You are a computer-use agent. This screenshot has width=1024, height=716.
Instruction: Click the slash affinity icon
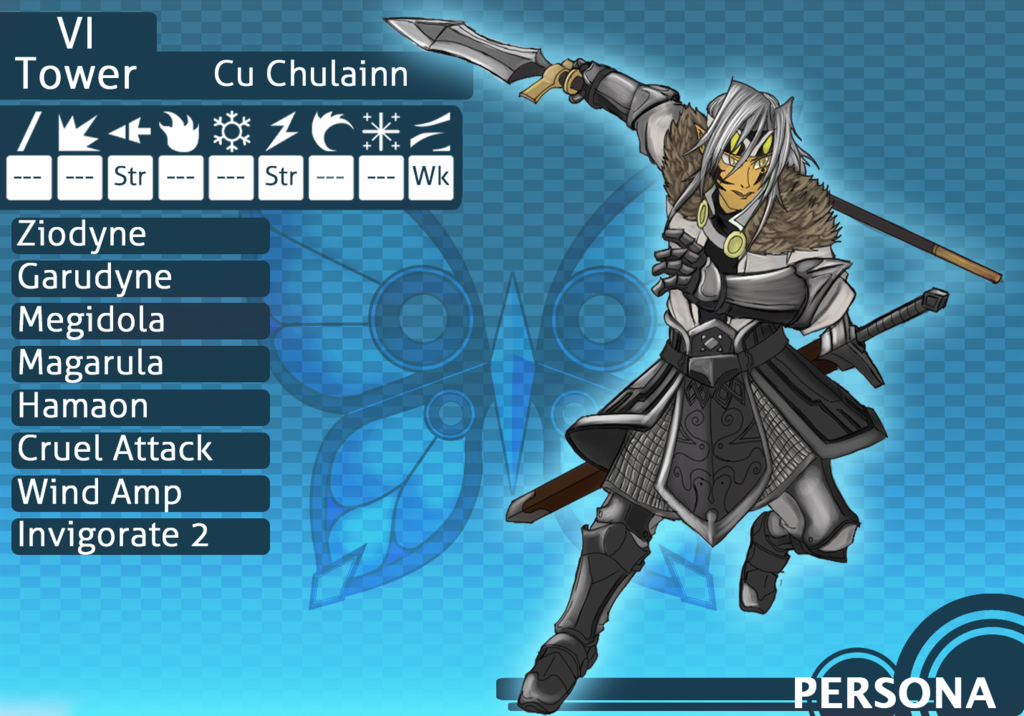point(30,131)
